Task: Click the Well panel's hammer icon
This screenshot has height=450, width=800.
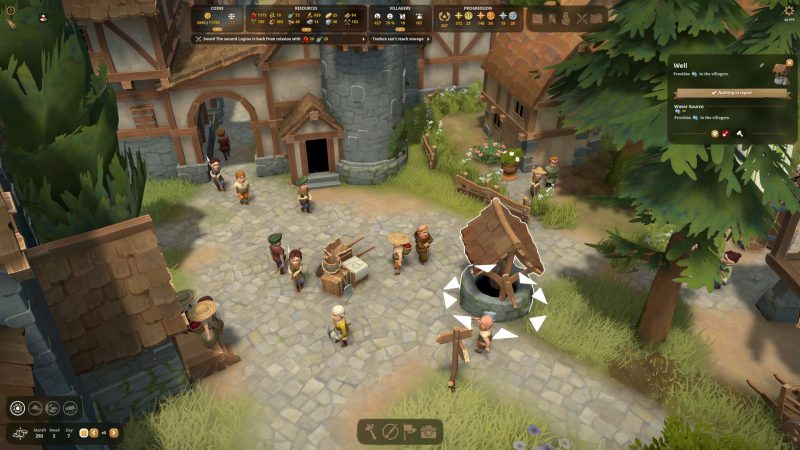Action: tap(740, 133)
